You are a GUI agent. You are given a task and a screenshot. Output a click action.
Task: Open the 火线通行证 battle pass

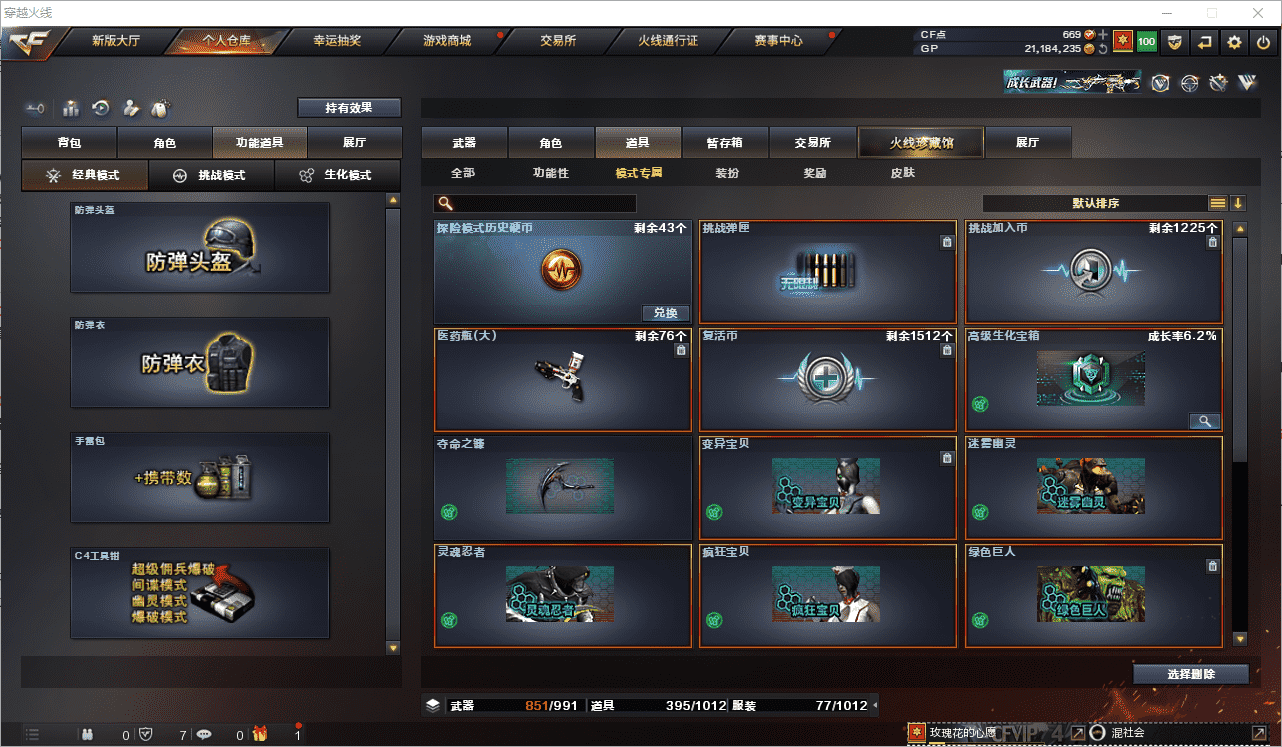668,41
